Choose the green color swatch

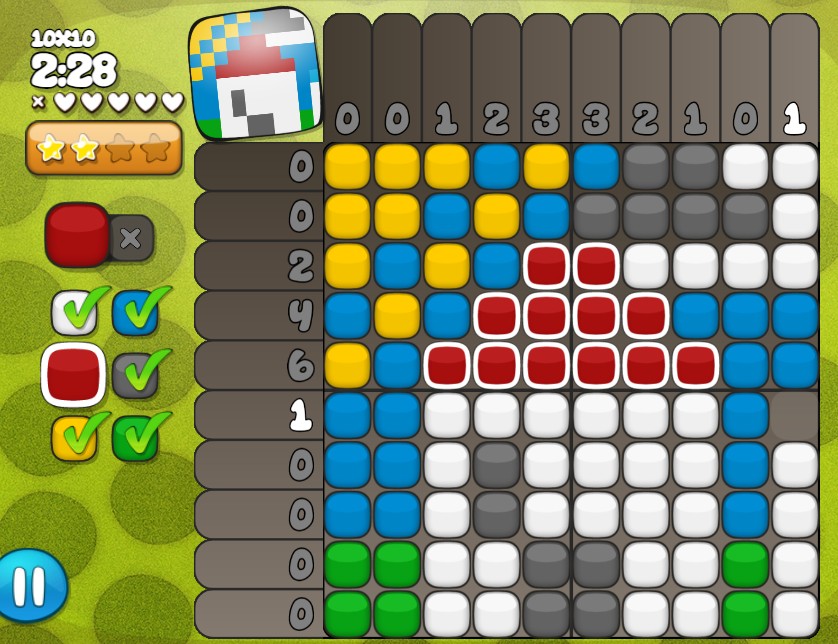click(135, 438)
